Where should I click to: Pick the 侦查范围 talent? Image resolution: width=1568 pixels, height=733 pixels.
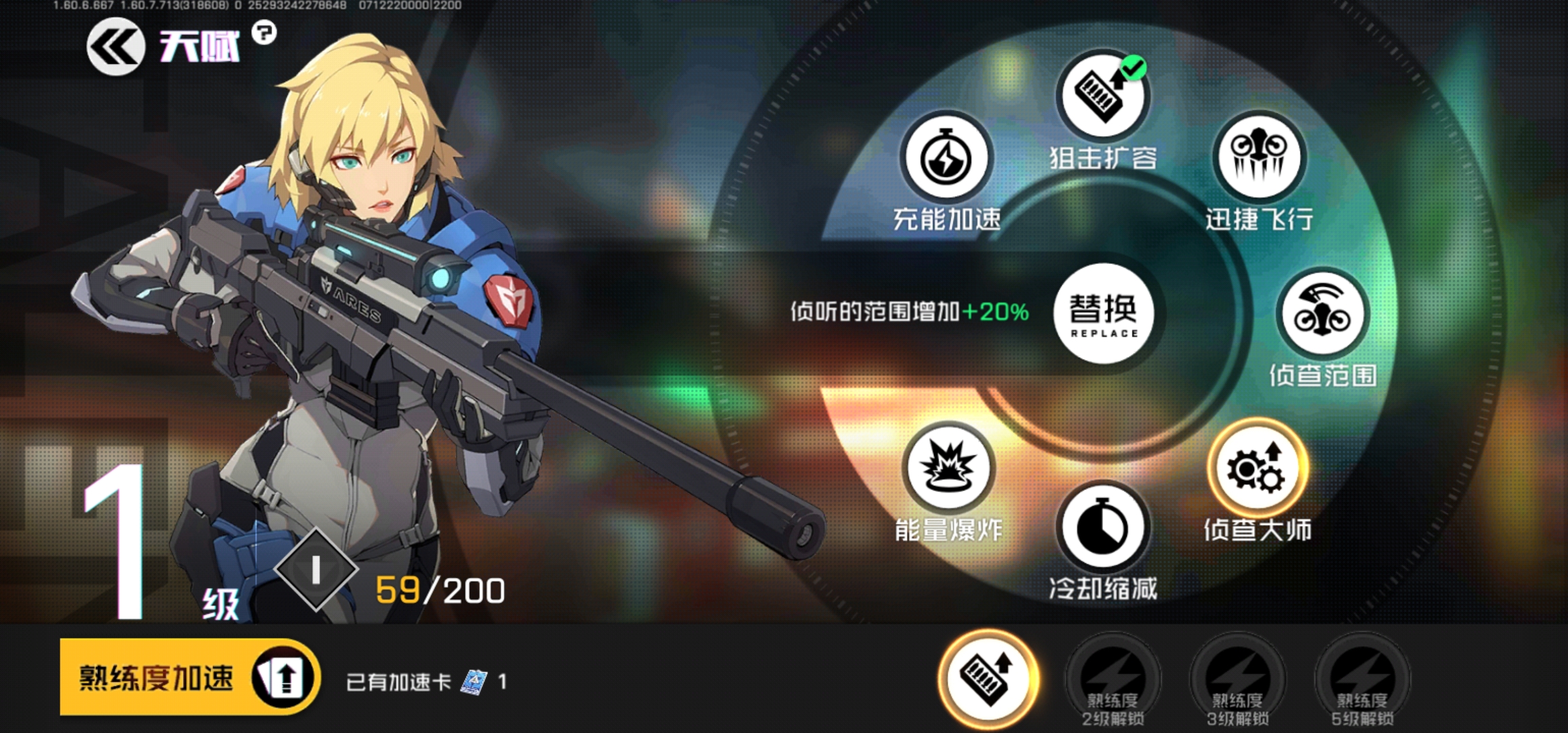[x=1322, y=314]
